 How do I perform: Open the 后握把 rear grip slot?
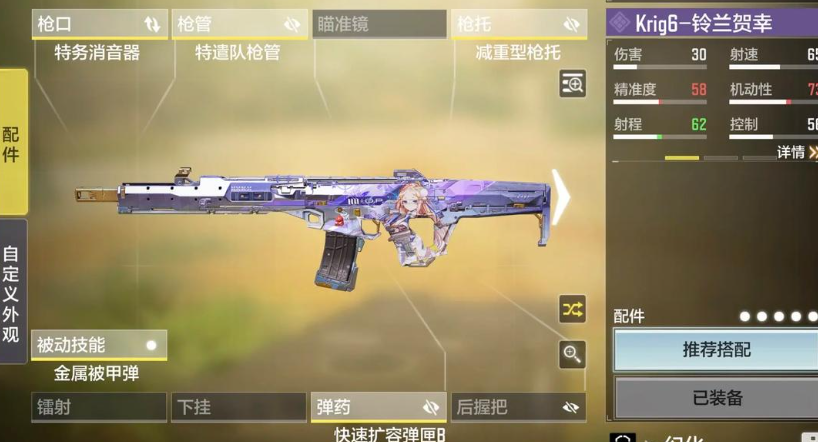pyautogui.click(x=518, y=407)
